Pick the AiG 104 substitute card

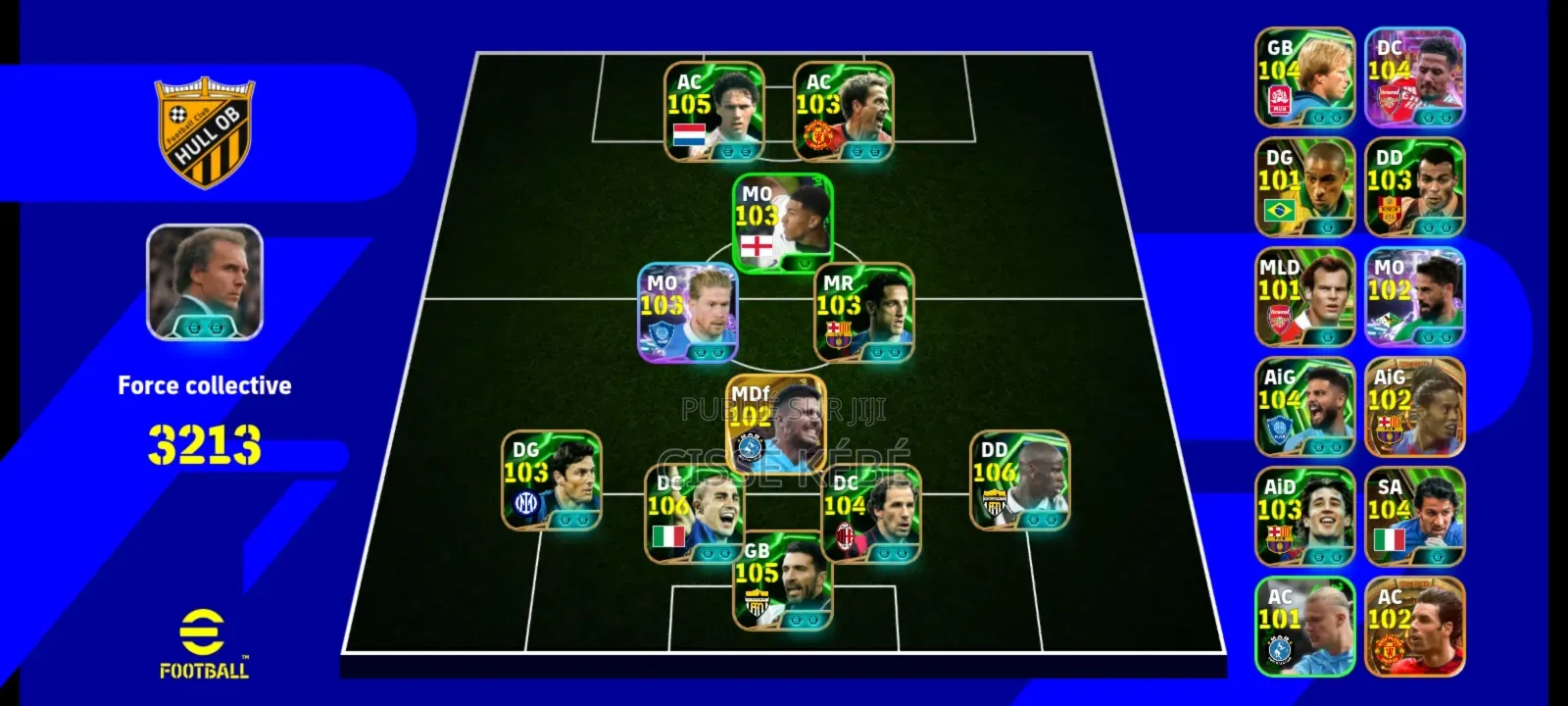[1304, 406]
